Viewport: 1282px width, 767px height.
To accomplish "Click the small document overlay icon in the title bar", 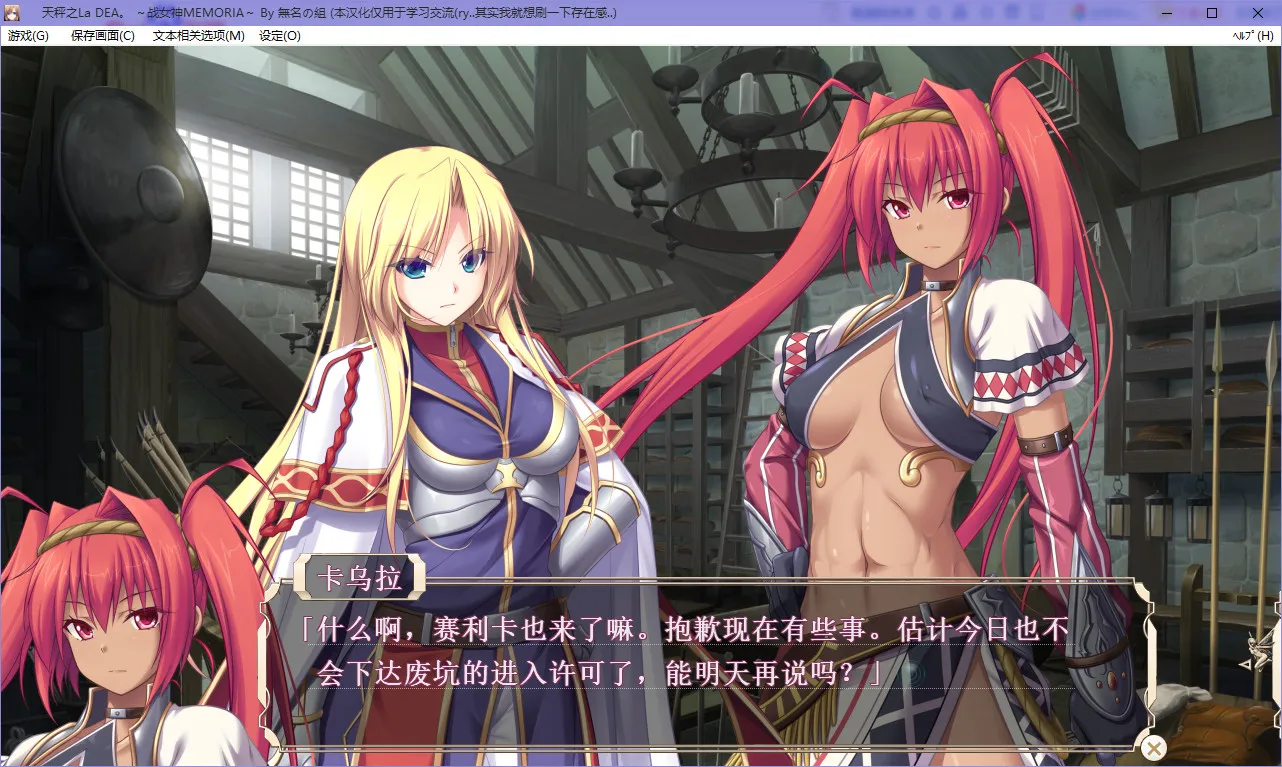I will 1036,12.
